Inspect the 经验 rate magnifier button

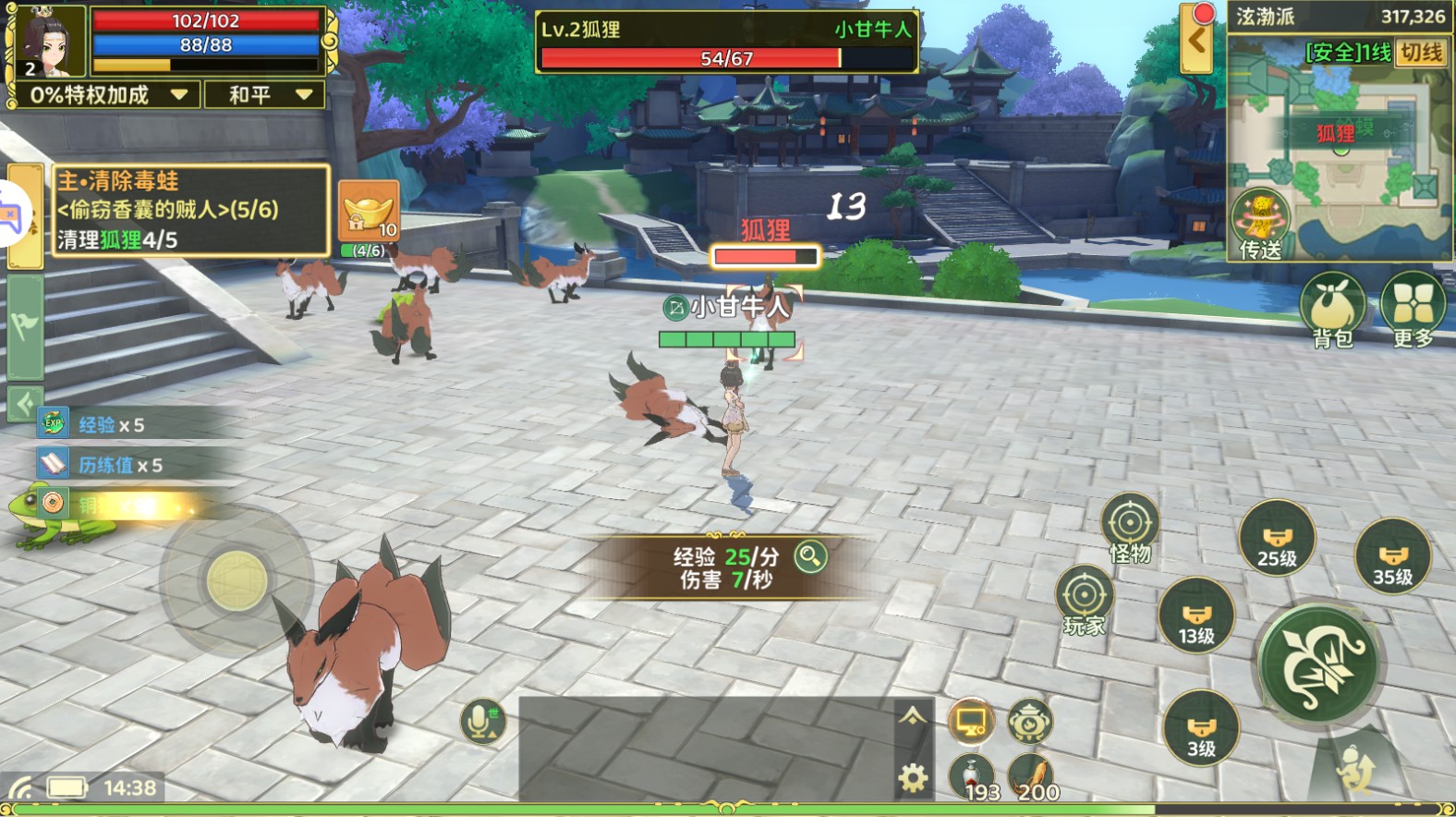810,556
